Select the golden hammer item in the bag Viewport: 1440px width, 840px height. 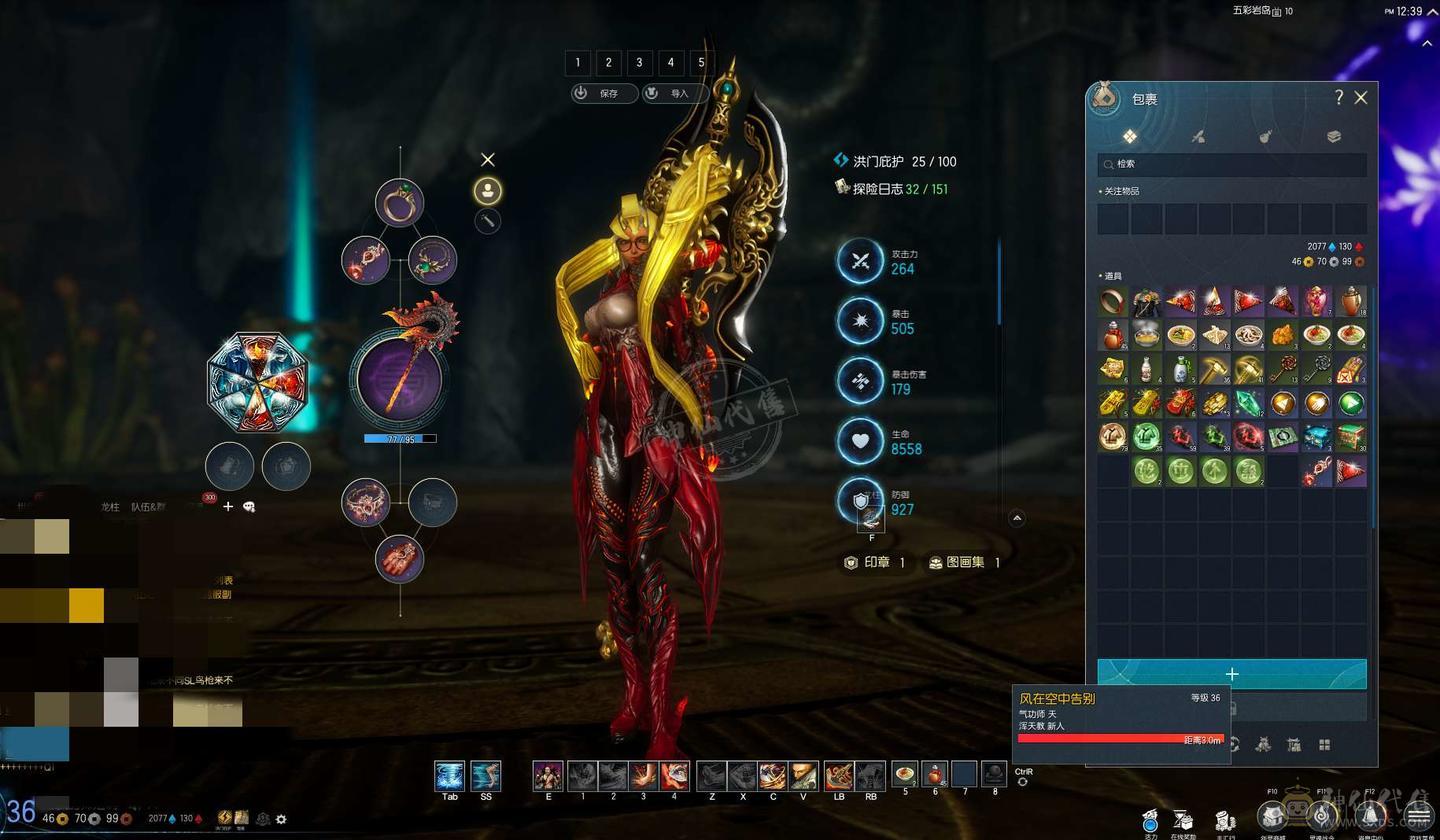click(1215, 369)
